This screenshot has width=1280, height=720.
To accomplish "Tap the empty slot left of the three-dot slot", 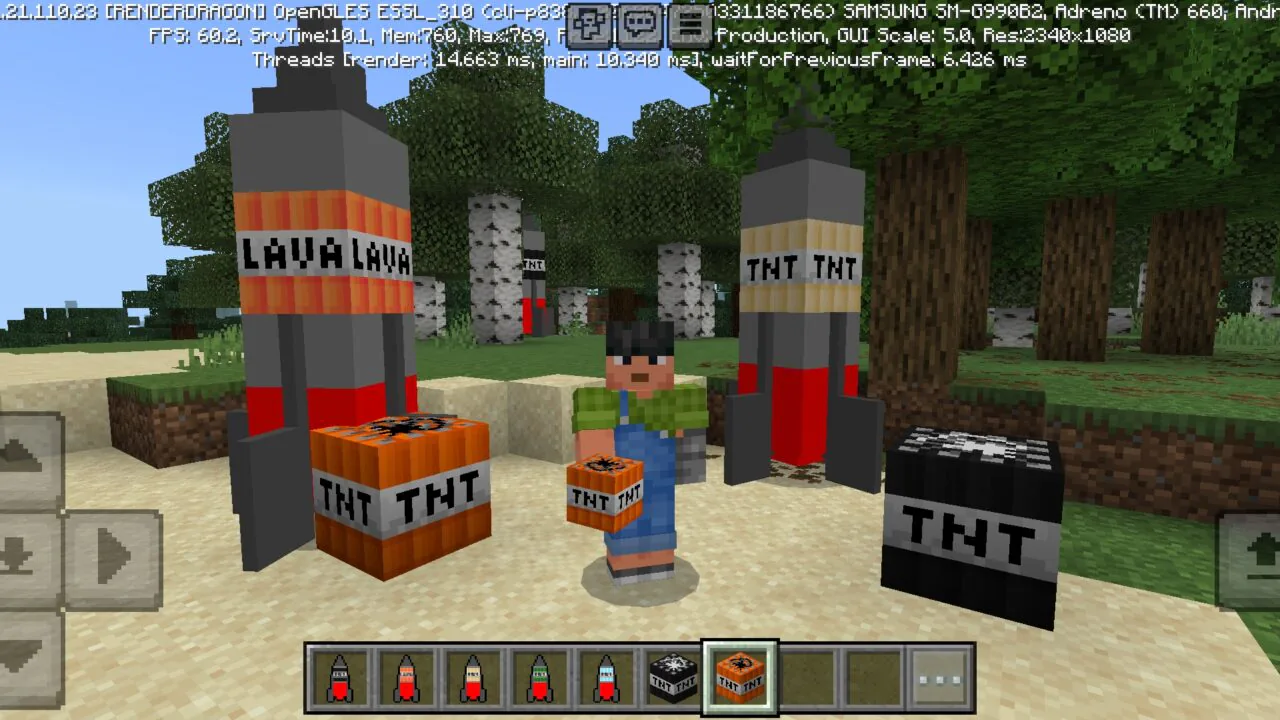I will coord(872,678).
